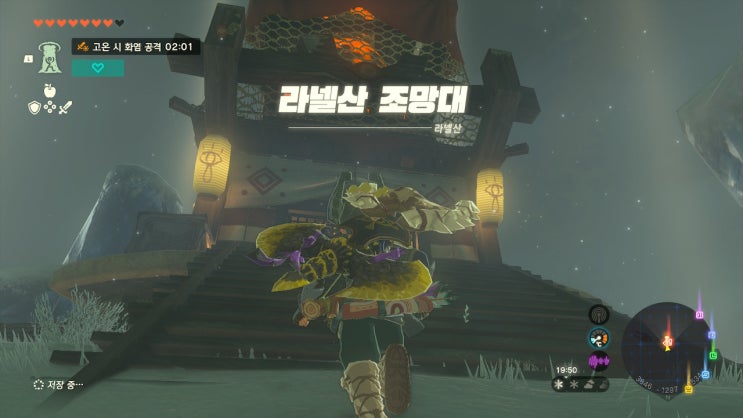Screen dimensions: 743x418
Task: Select the purple pin marker on minimap
Action: [700, 314]
